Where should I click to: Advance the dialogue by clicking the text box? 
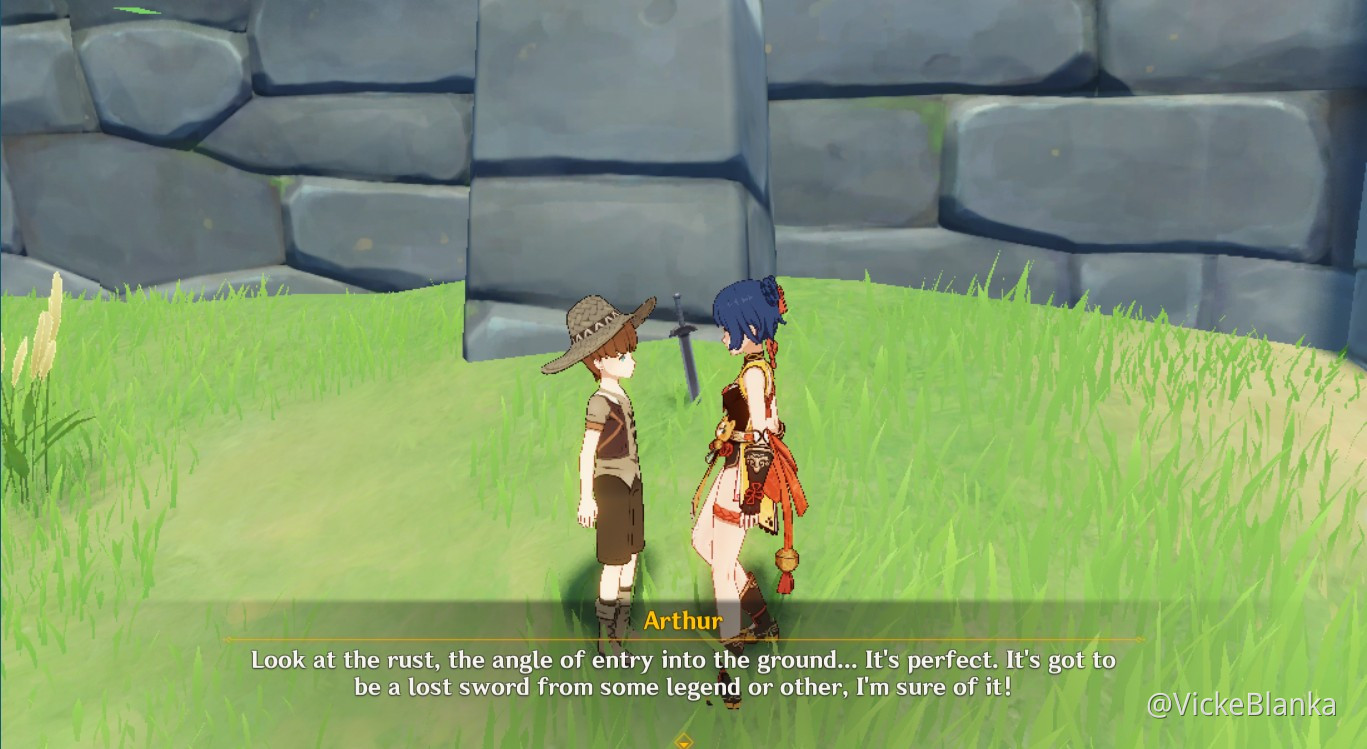pos(683,673)
